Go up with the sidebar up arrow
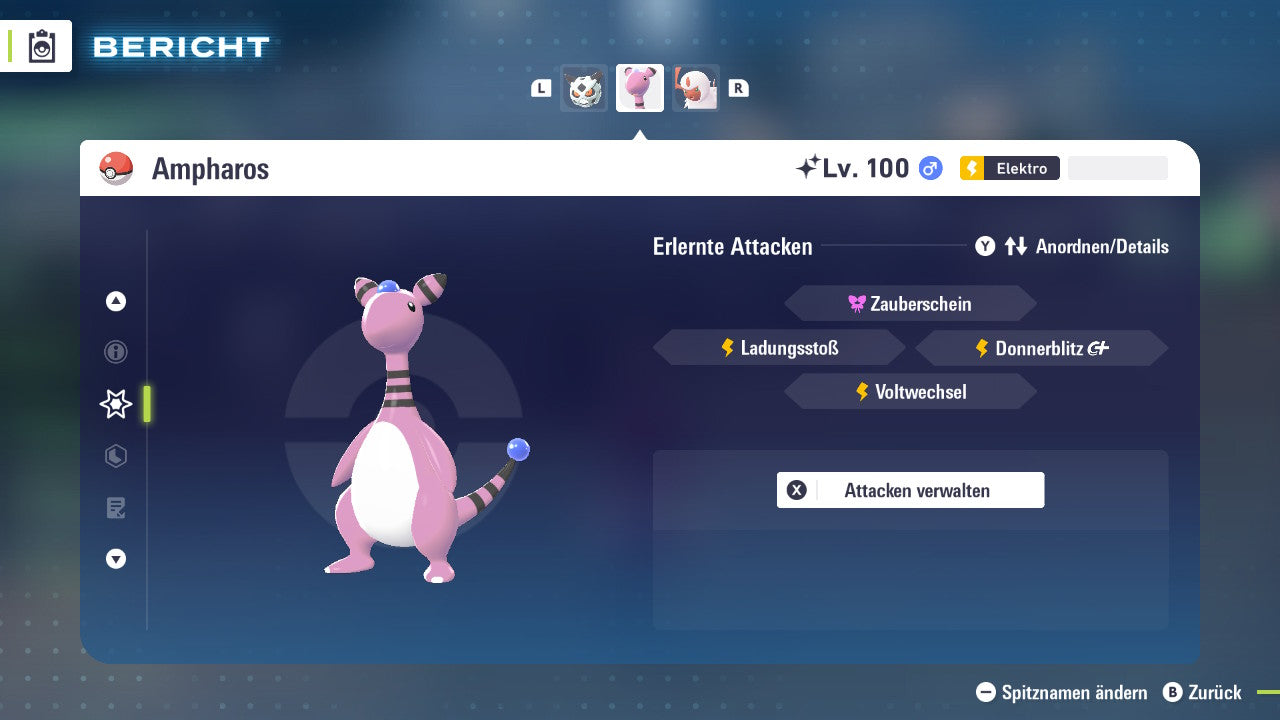The image size is (1280, 720). tap(116, 301)
